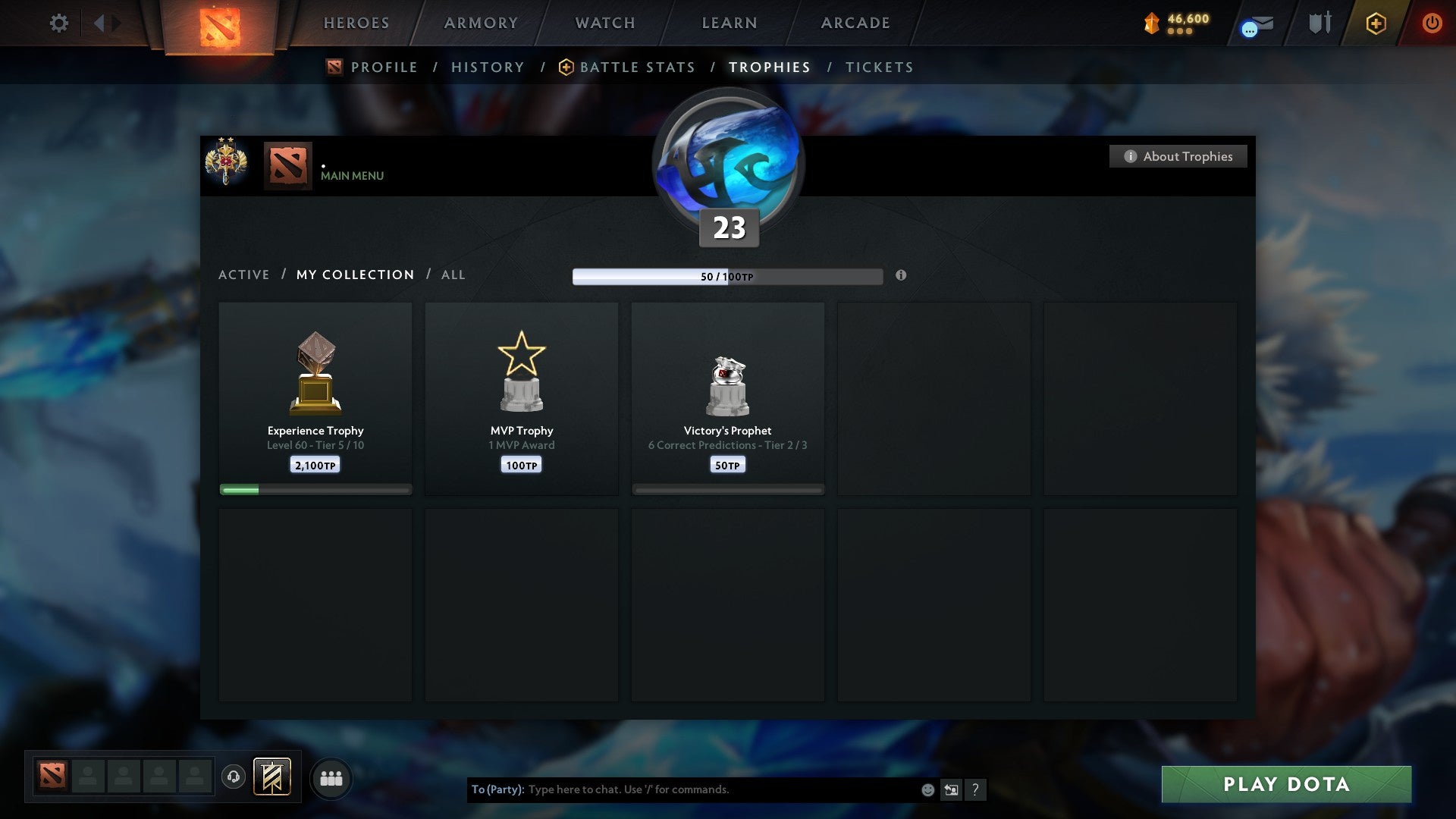Screen dimensions: 1456x819
Task: Click the headset voice chat icon
Action: click(234, 775)
